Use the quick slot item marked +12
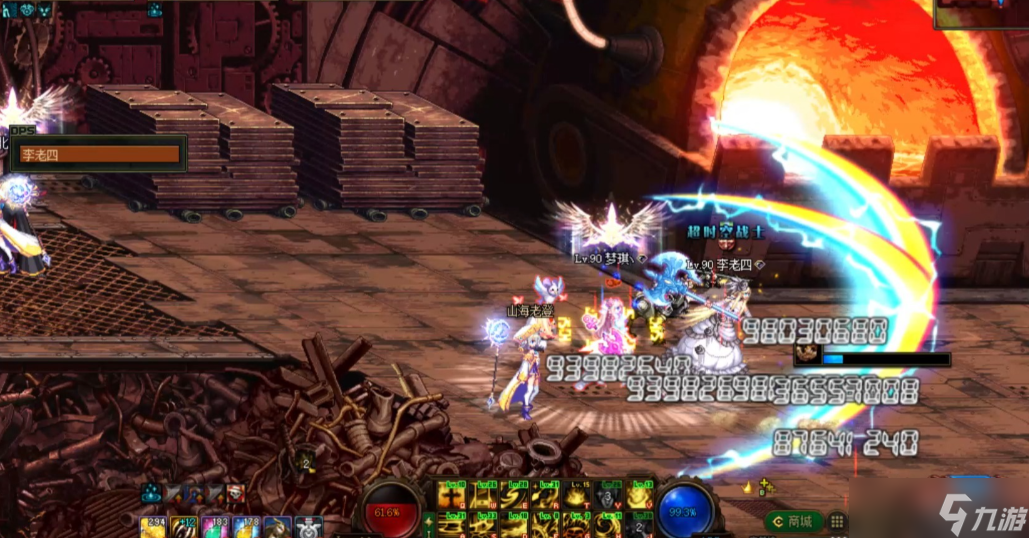 [x=184, y=527]
